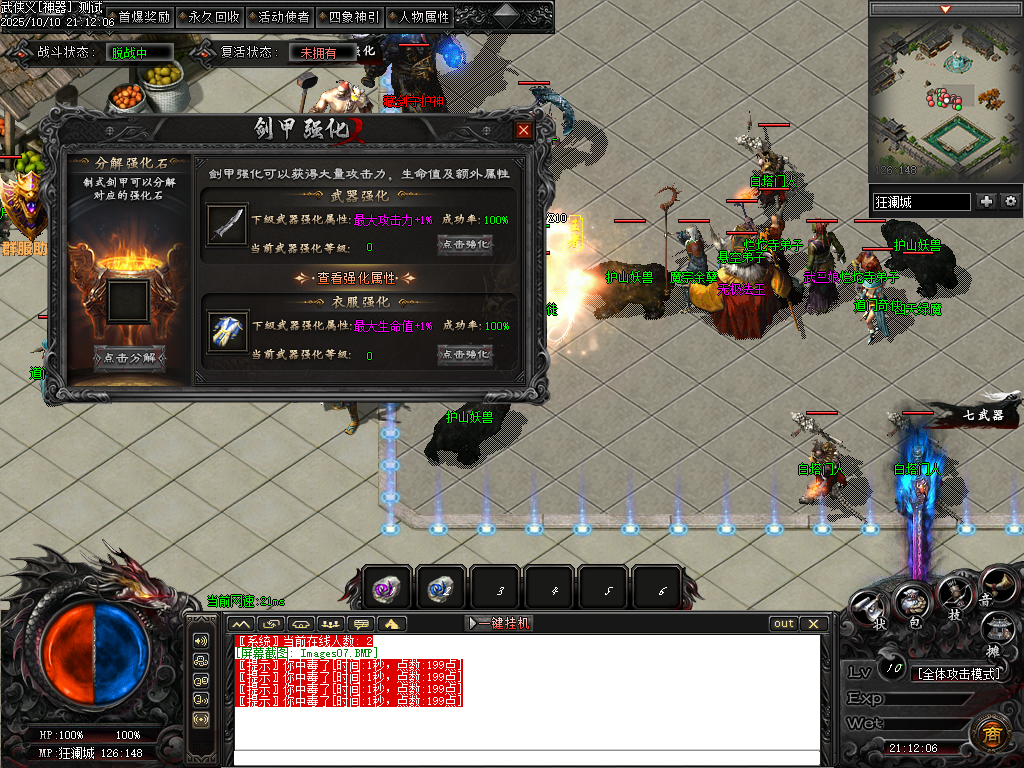Click the minimap plus button
The image size is (1024, 768).
(987, 201)
